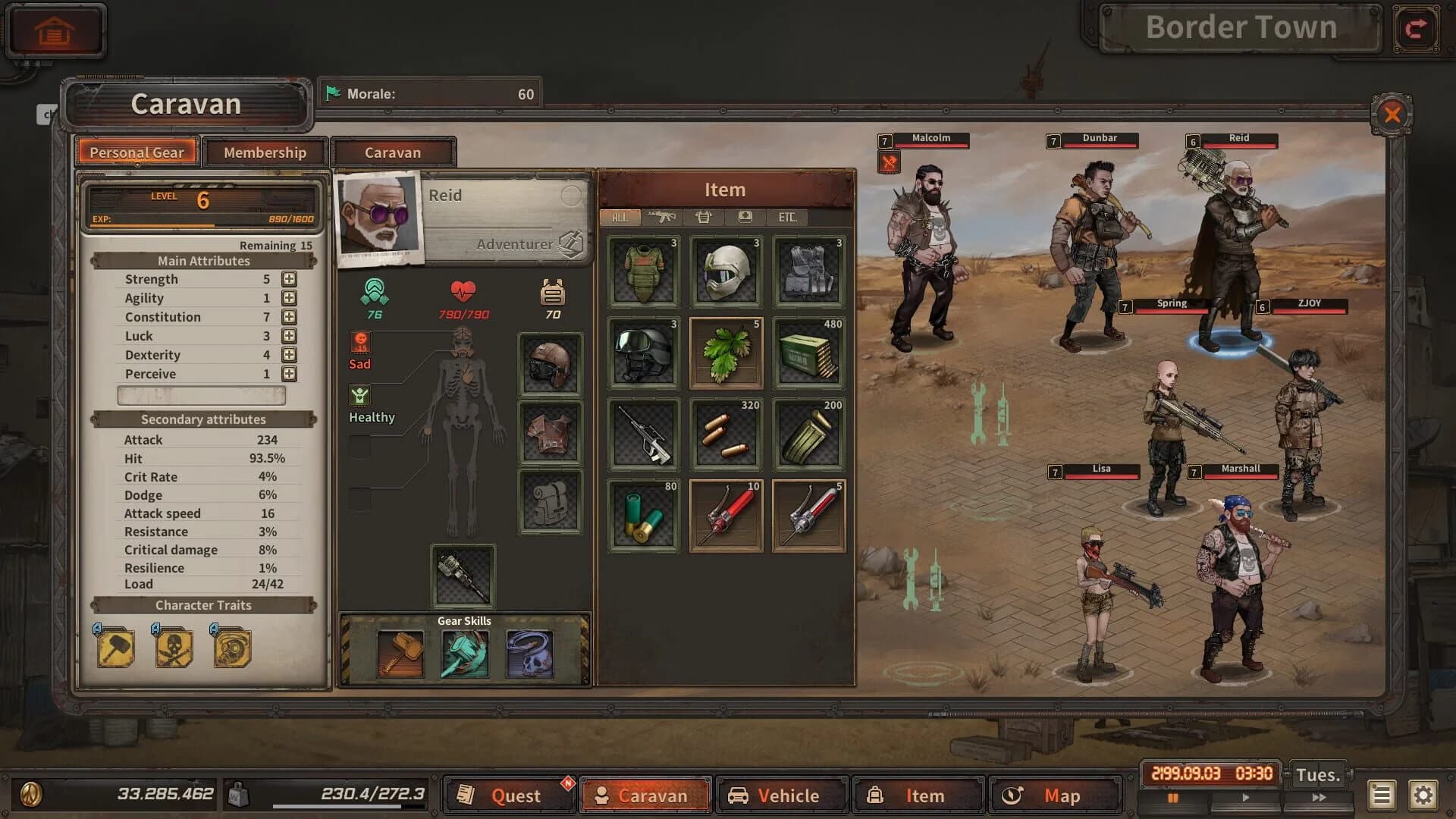Toggle the pause button in the bottom bar
Screen dimensions: 1456x819
pyautogui.click(x=1172, y=798)
